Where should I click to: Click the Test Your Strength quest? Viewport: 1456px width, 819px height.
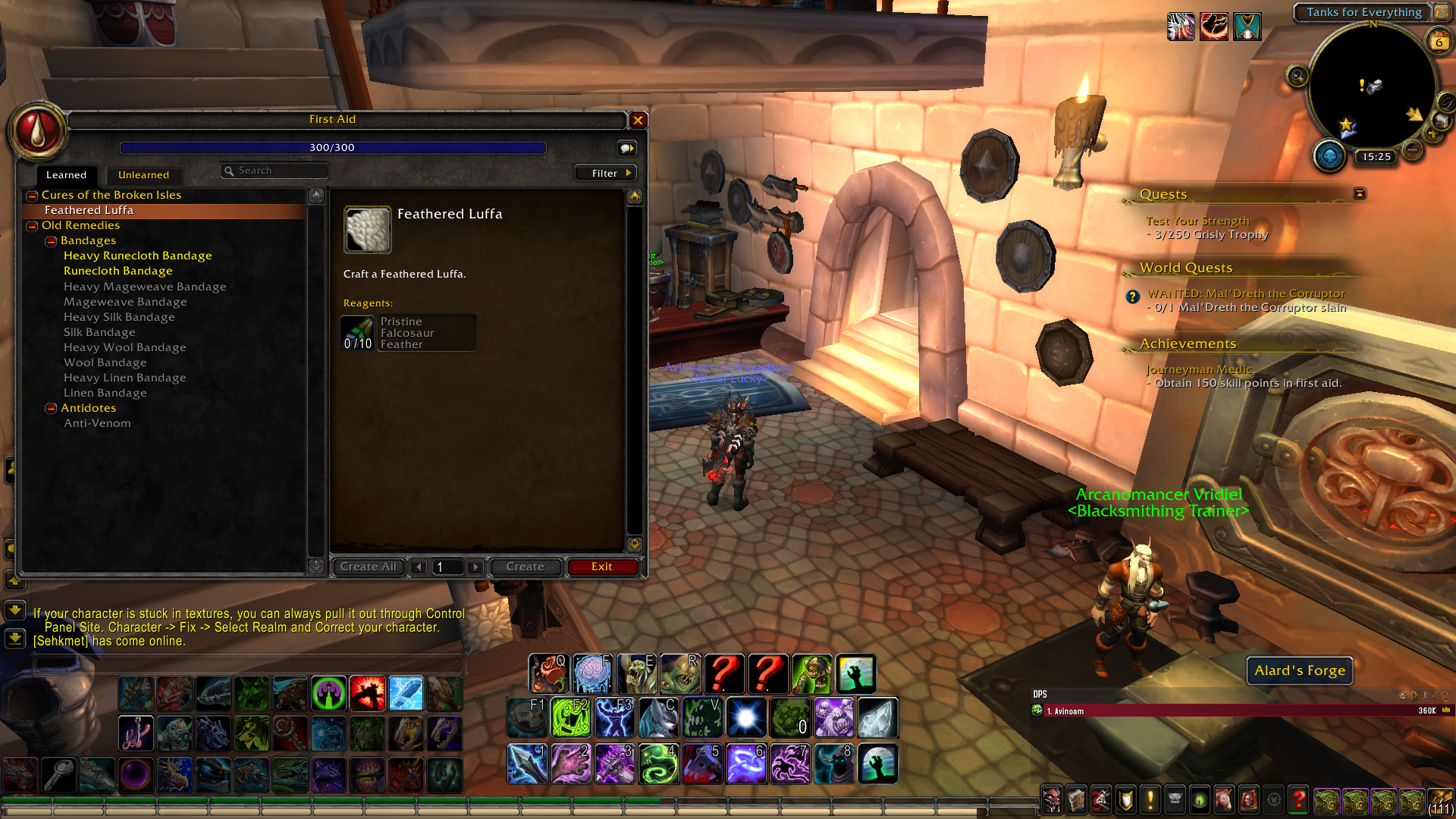tap(1197, 221)
